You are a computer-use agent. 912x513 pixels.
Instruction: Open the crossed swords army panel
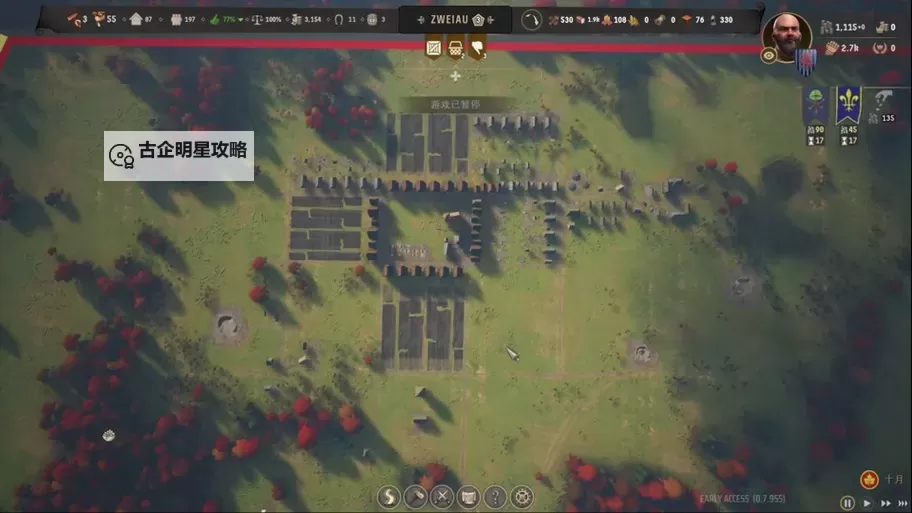click(442, 497)
